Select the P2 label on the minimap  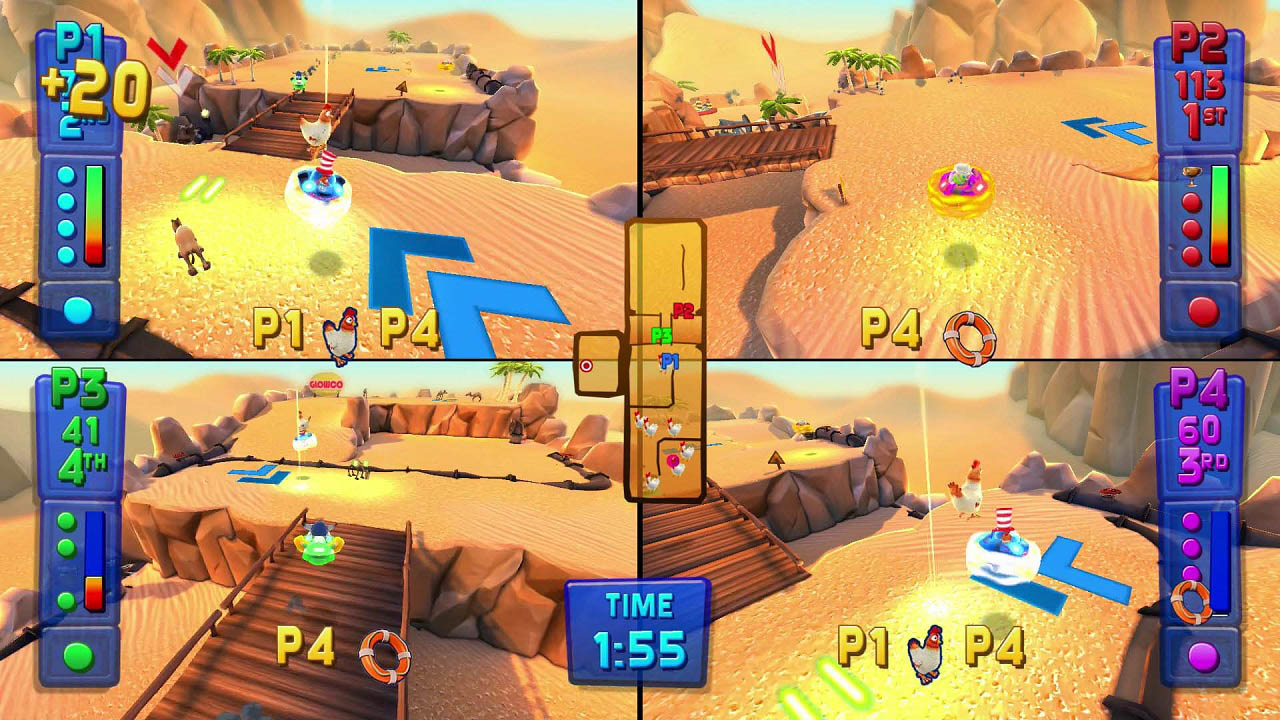[x=683, y=310]
